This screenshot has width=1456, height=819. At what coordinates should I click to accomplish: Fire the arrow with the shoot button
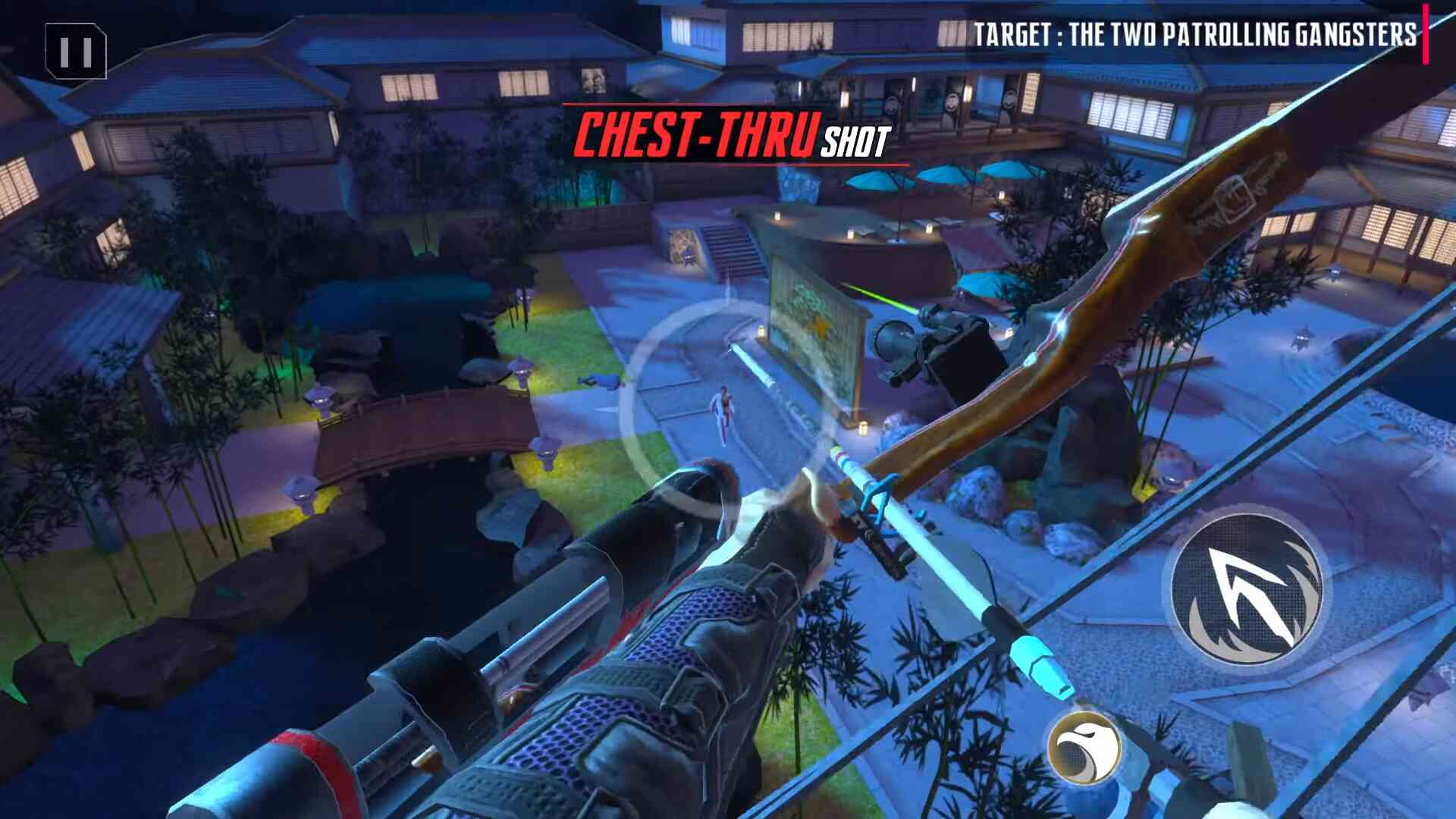coord(1246,589)
